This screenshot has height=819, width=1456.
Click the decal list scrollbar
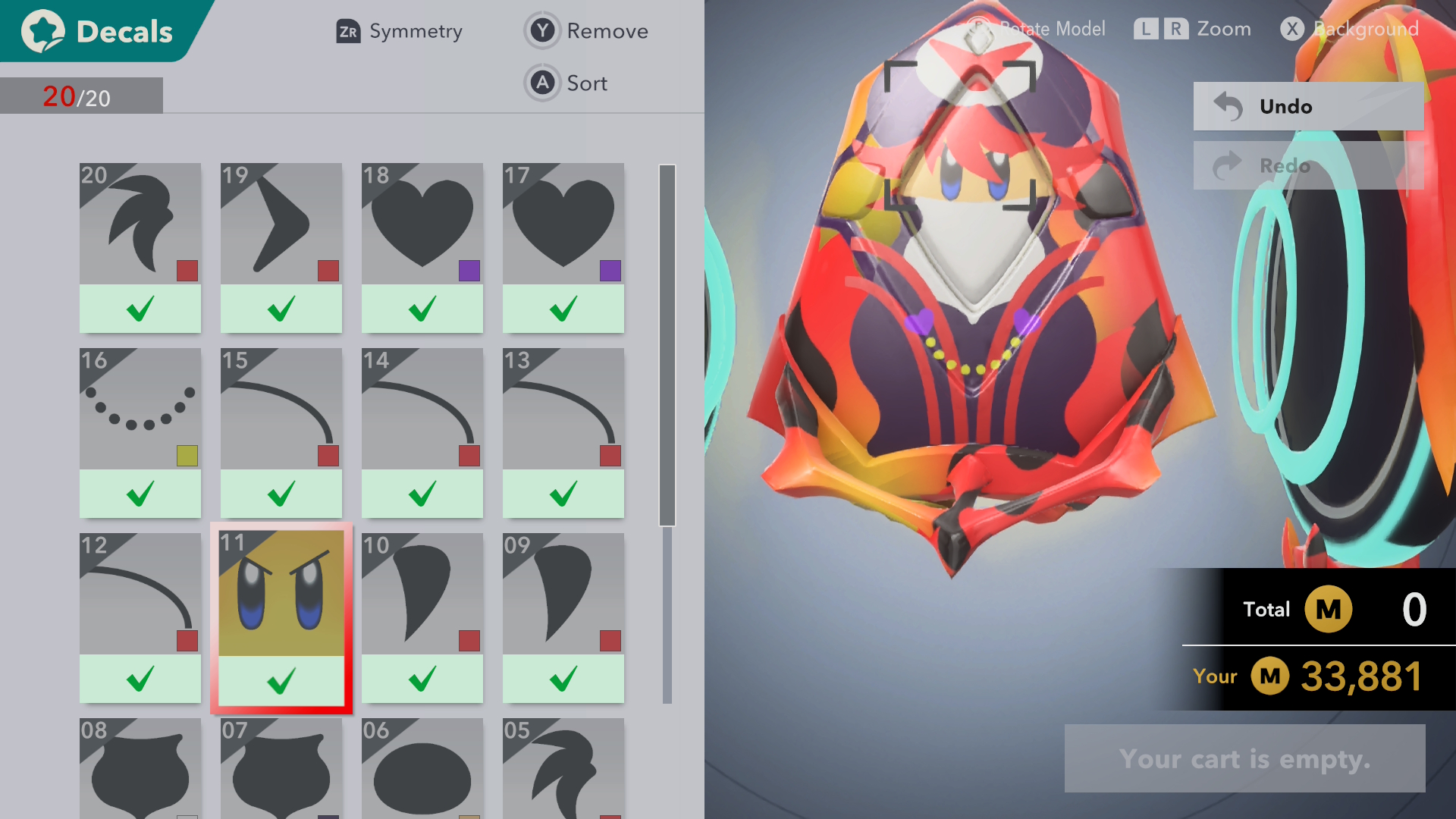point(667,345)
